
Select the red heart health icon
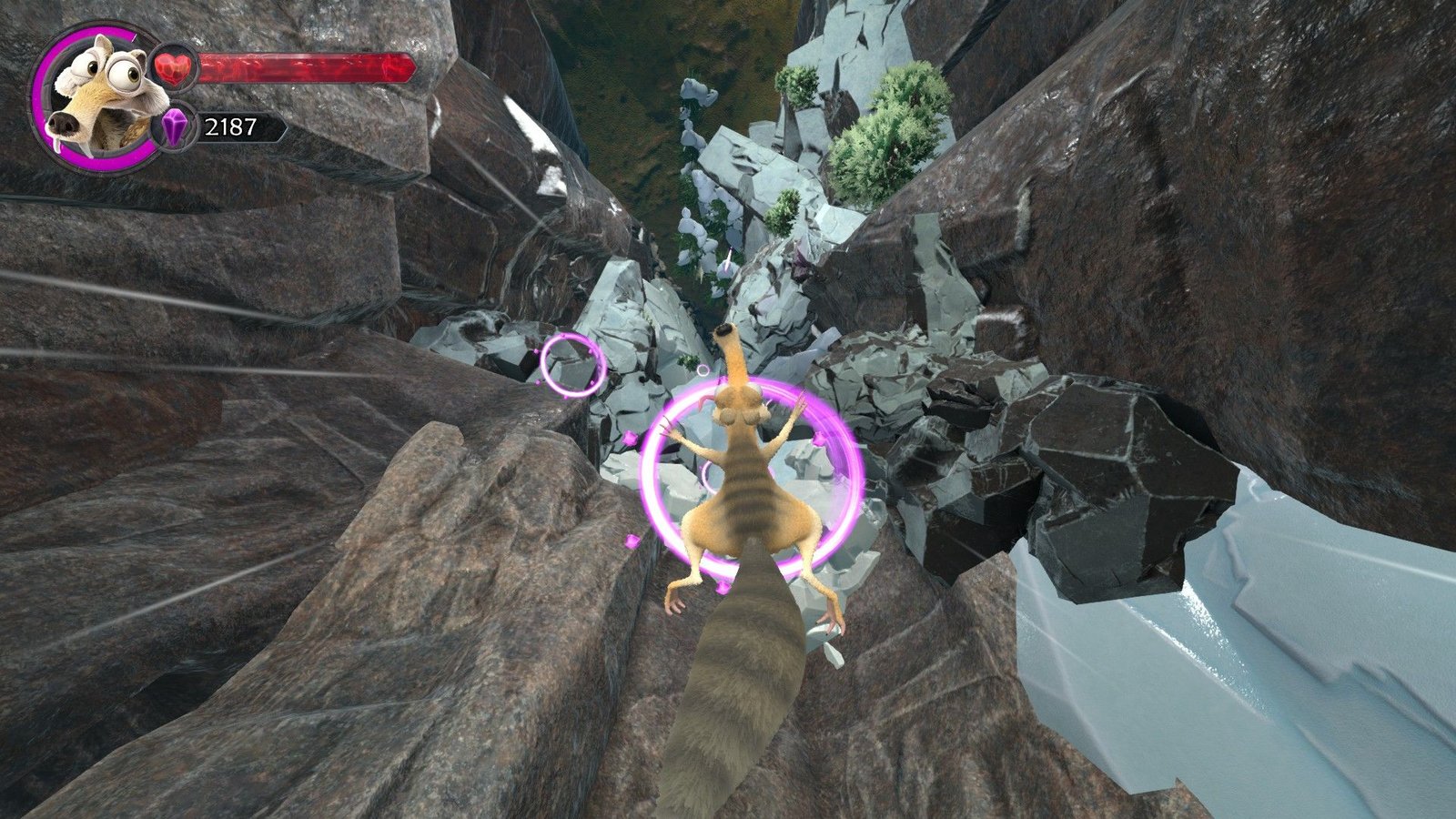173,67
